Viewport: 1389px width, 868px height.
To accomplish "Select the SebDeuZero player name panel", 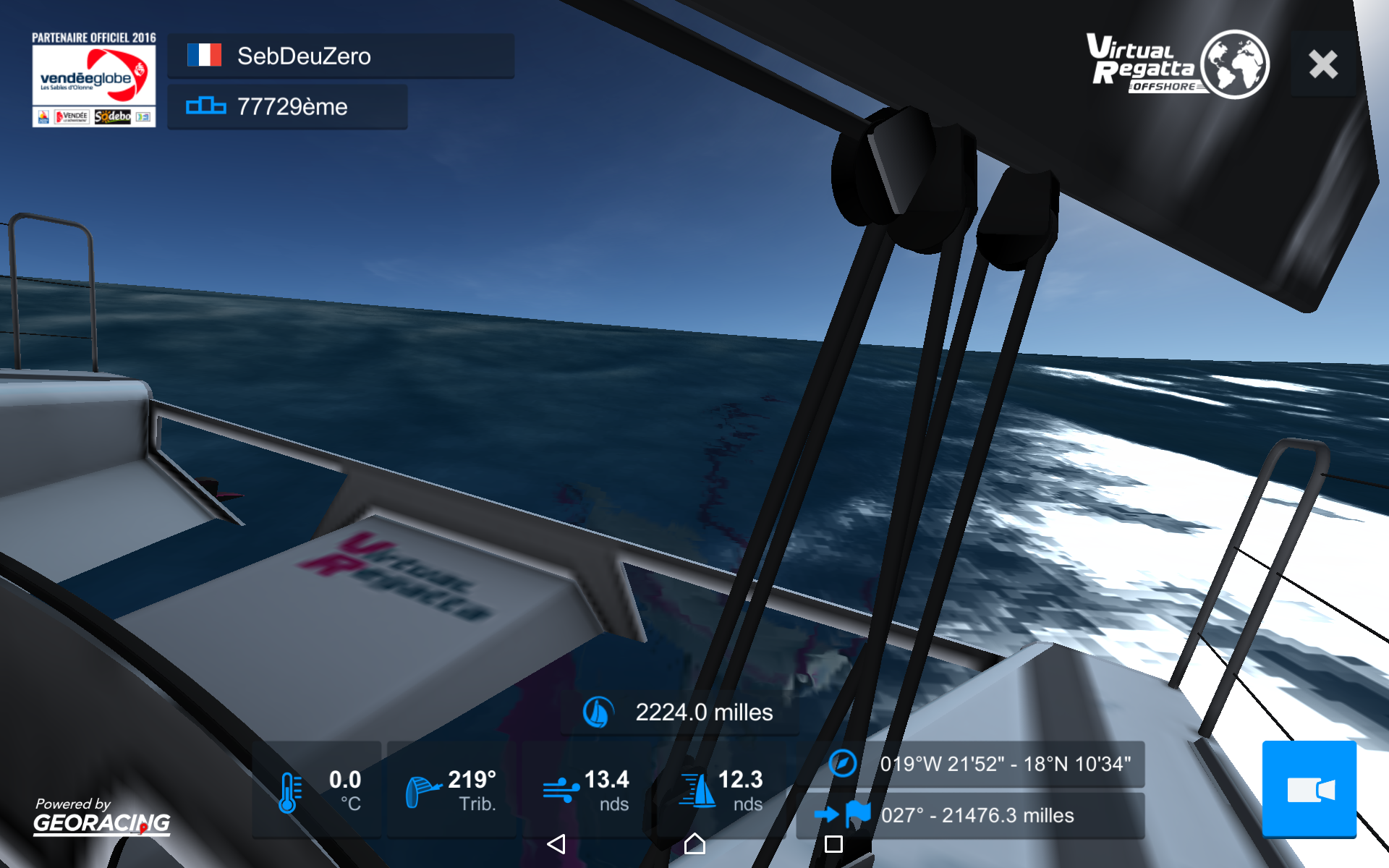I will [x=341, y=56].
